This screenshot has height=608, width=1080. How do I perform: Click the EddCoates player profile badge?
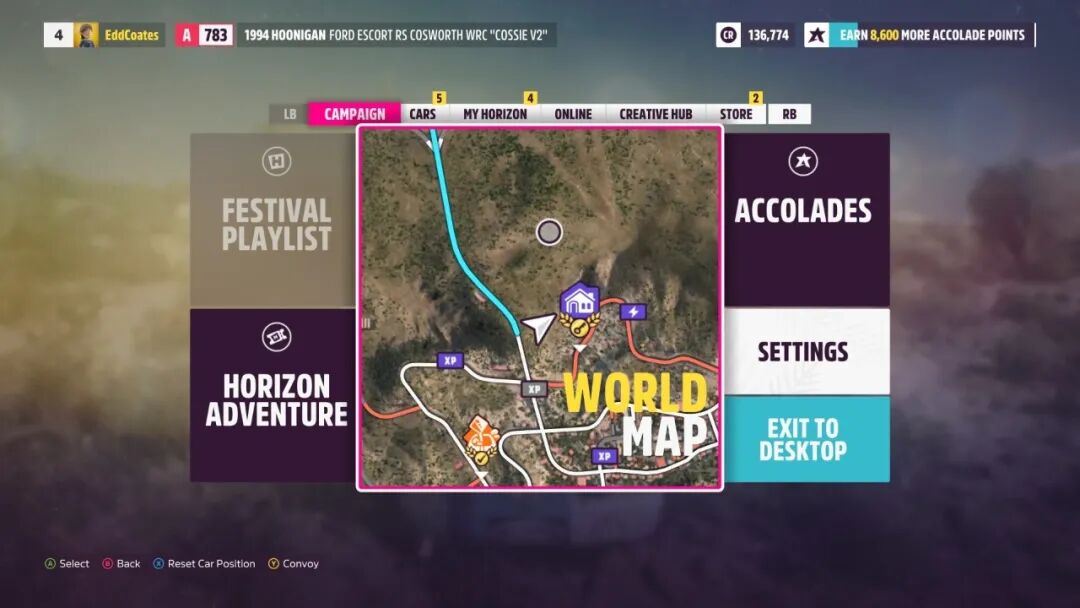coord(119,35)
